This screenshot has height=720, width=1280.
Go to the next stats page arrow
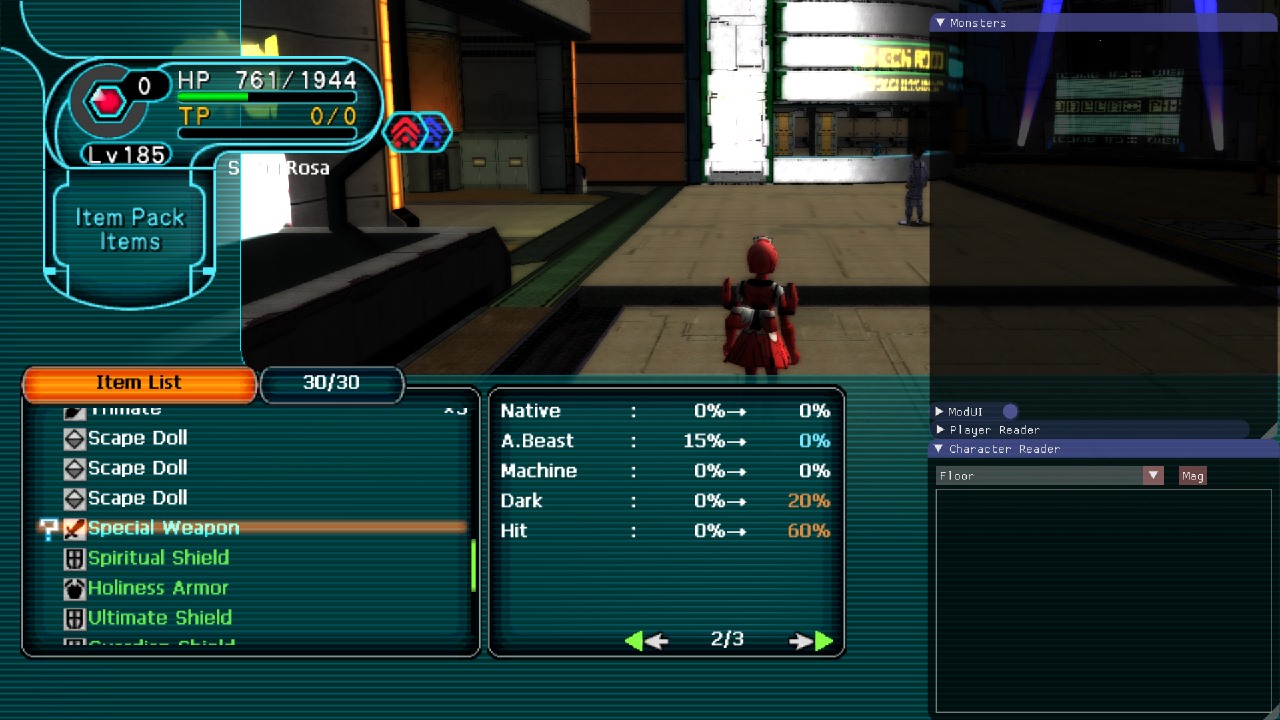[x=811, y=641]
